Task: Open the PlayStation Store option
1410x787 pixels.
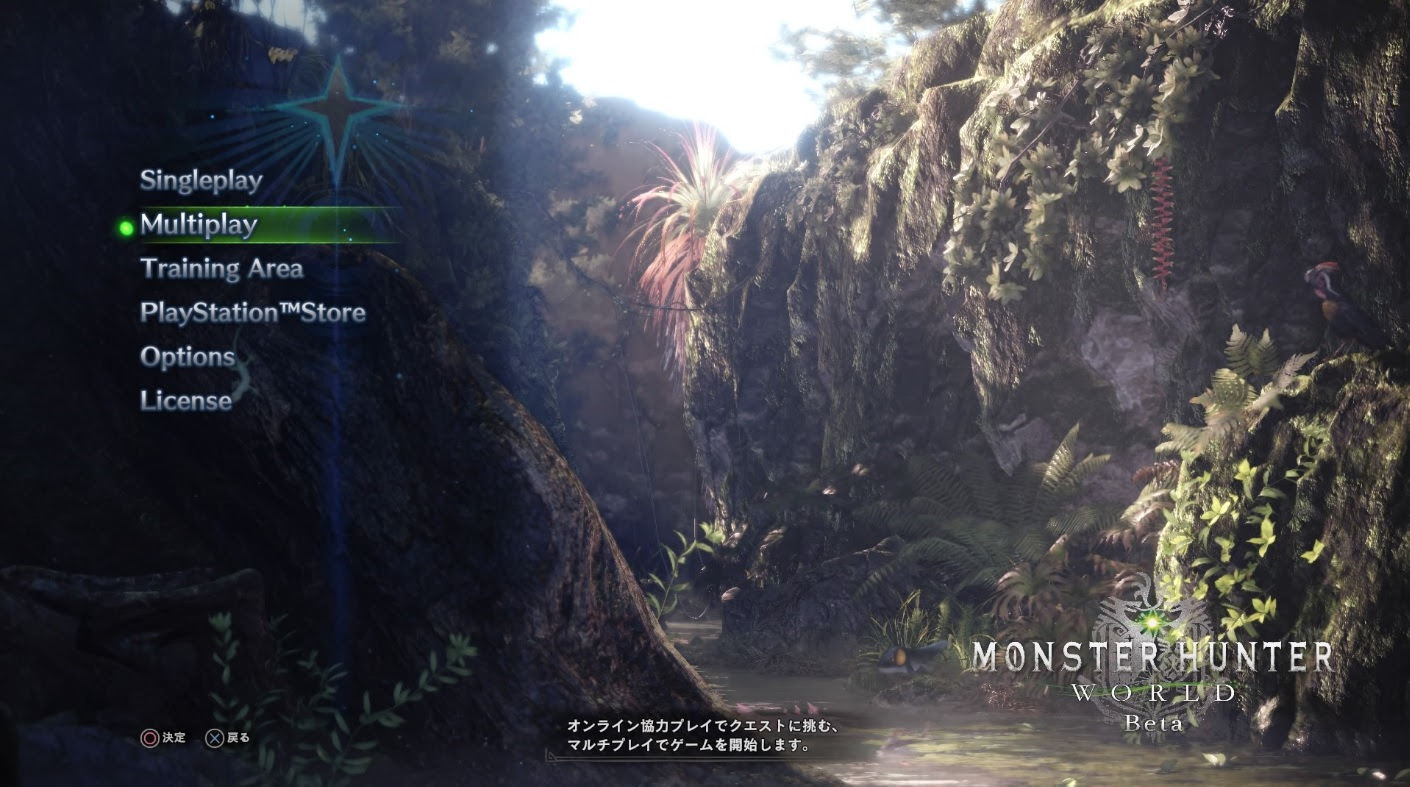Action: pos(251,313)
